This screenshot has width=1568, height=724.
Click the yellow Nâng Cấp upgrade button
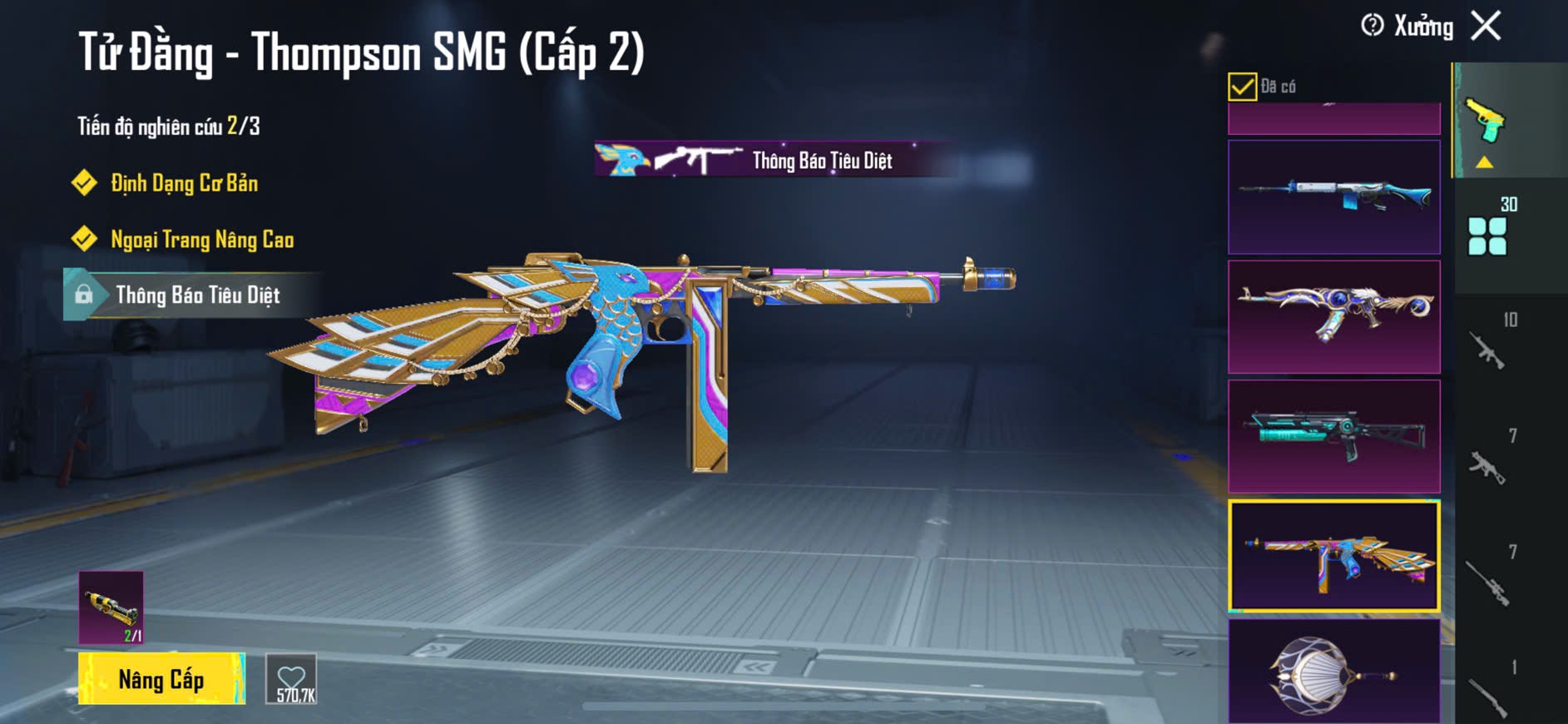(161, 679)
